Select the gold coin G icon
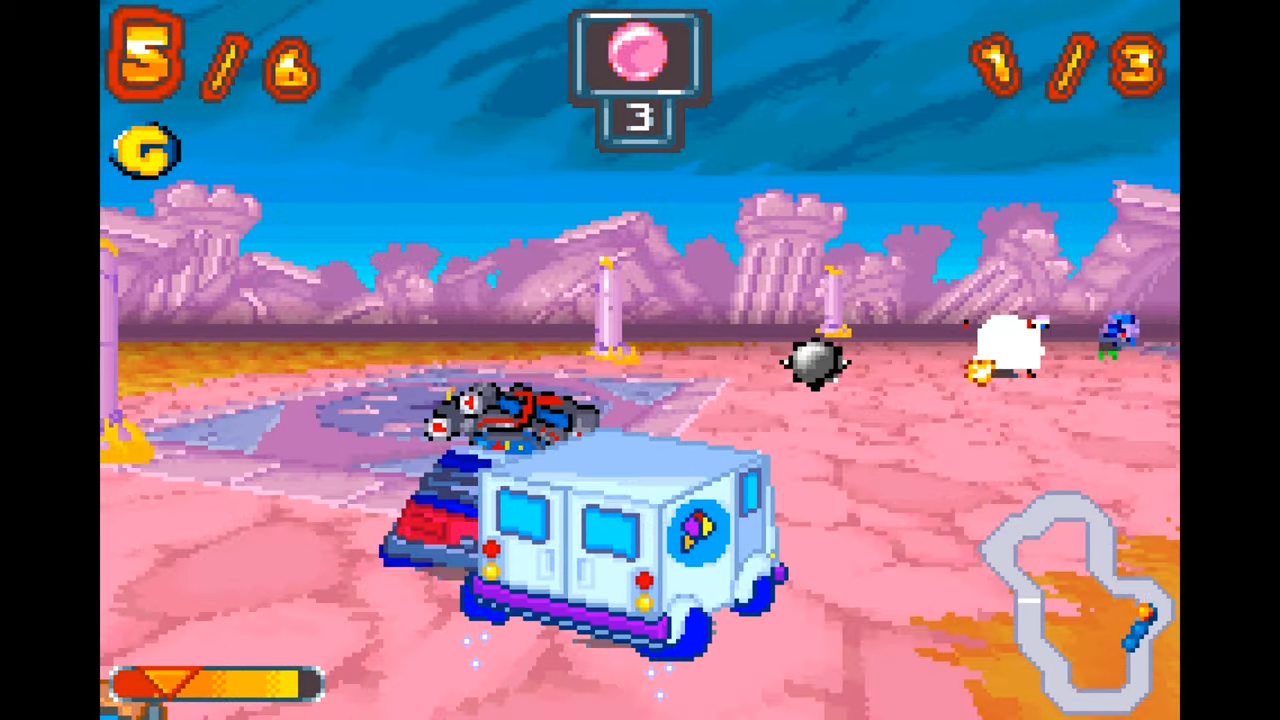1280x720 pixels. (x=145, y=152)
